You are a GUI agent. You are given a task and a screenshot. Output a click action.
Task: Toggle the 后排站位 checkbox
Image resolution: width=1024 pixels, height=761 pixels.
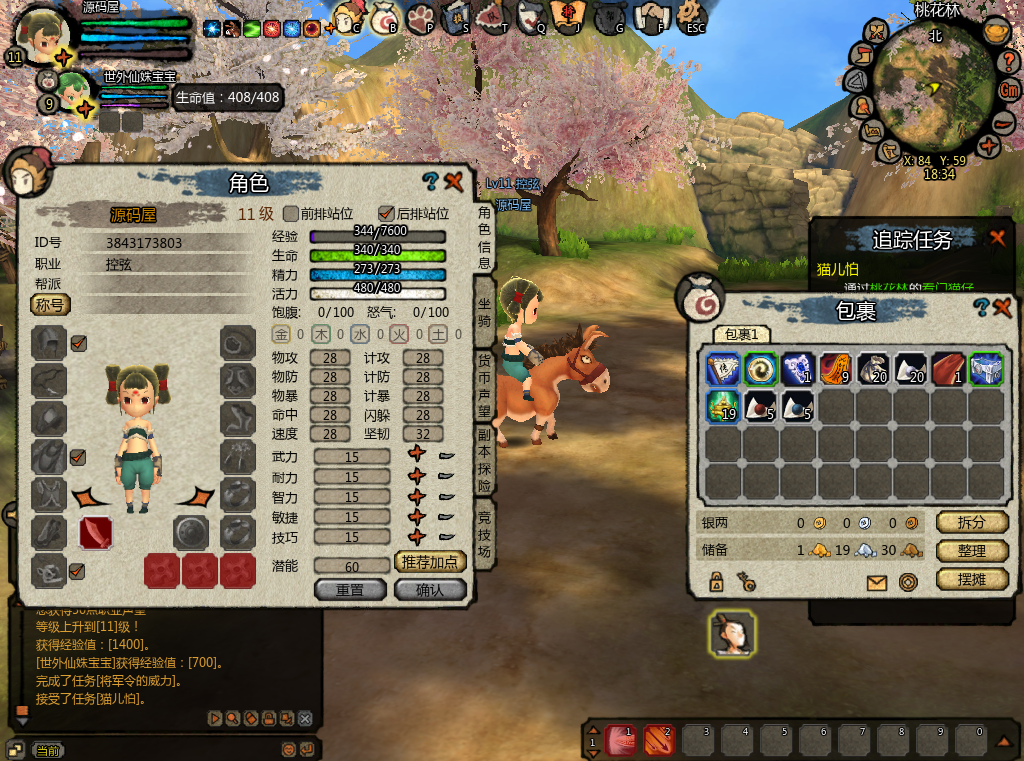386,213
